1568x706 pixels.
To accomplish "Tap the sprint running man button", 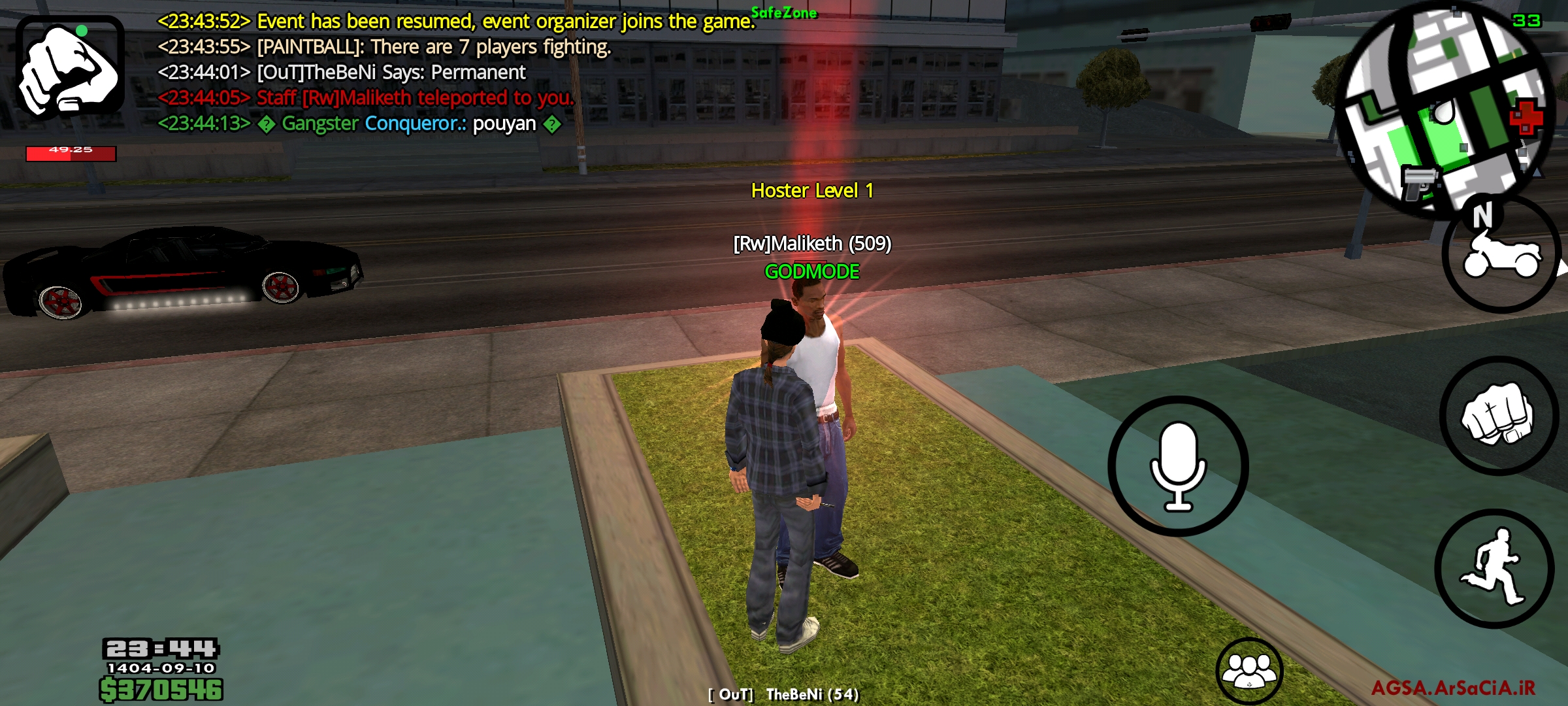I will click(1494, 568).
